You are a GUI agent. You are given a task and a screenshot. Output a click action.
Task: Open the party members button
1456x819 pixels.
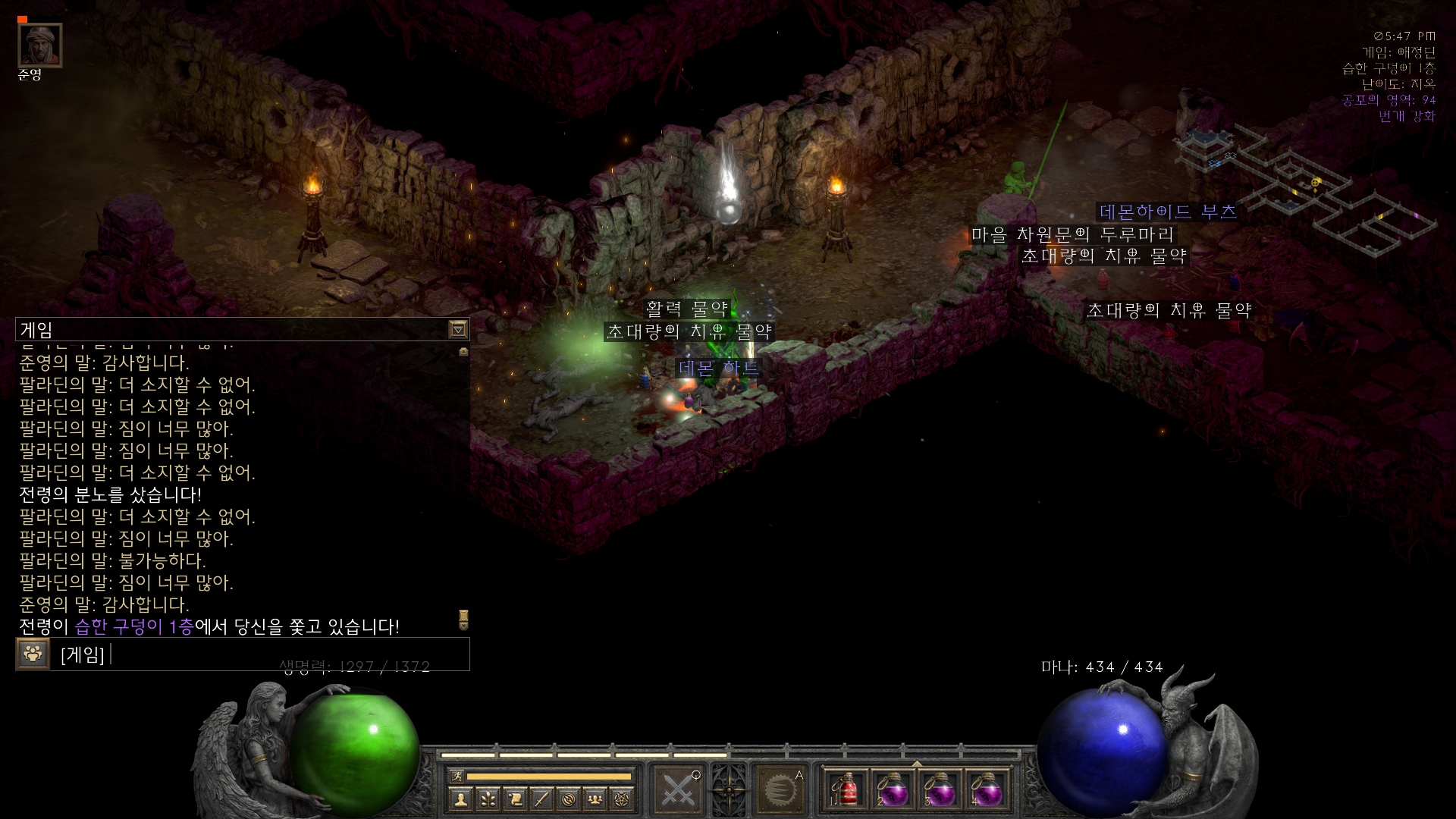coord(596,799)
